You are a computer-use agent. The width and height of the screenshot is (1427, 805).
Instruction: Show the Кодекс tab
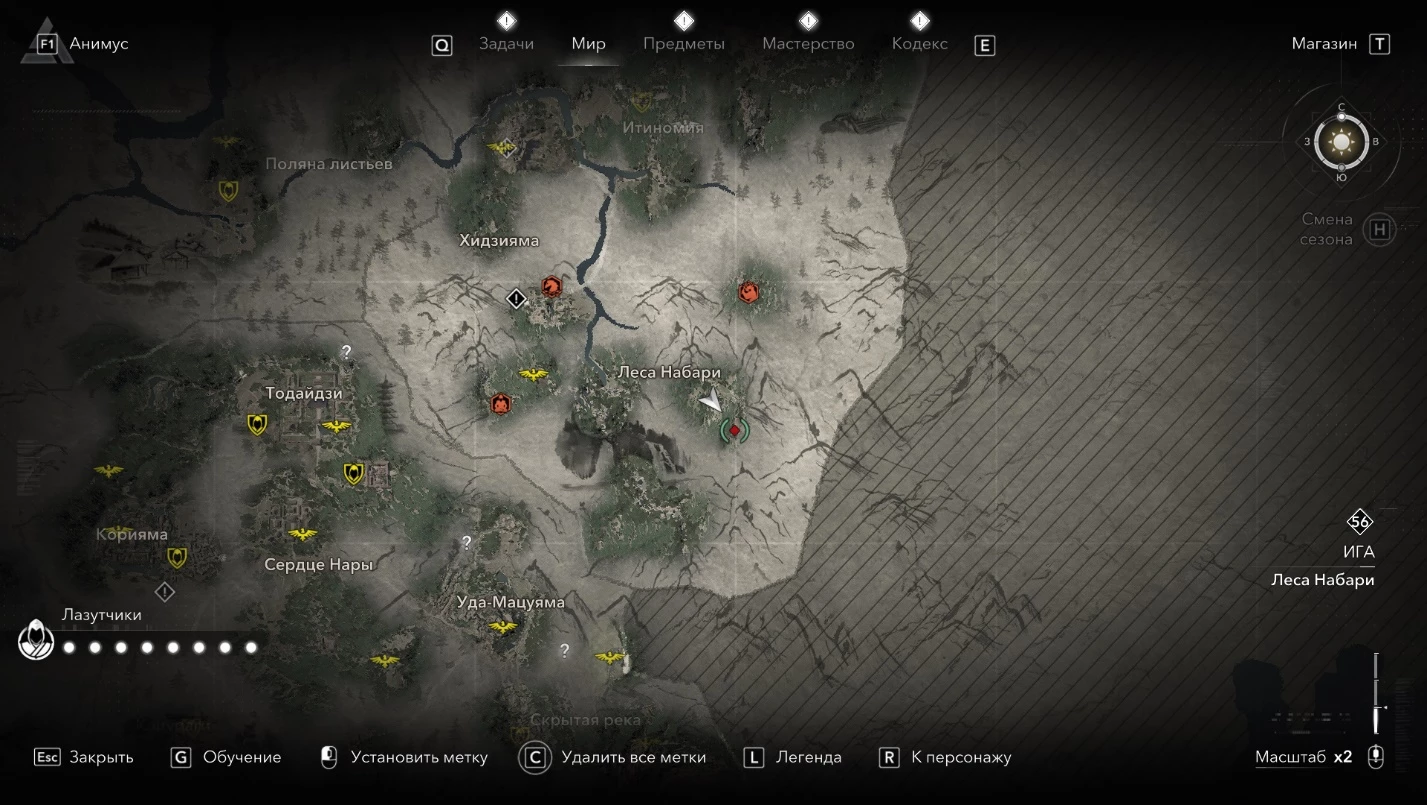[919, 44]
